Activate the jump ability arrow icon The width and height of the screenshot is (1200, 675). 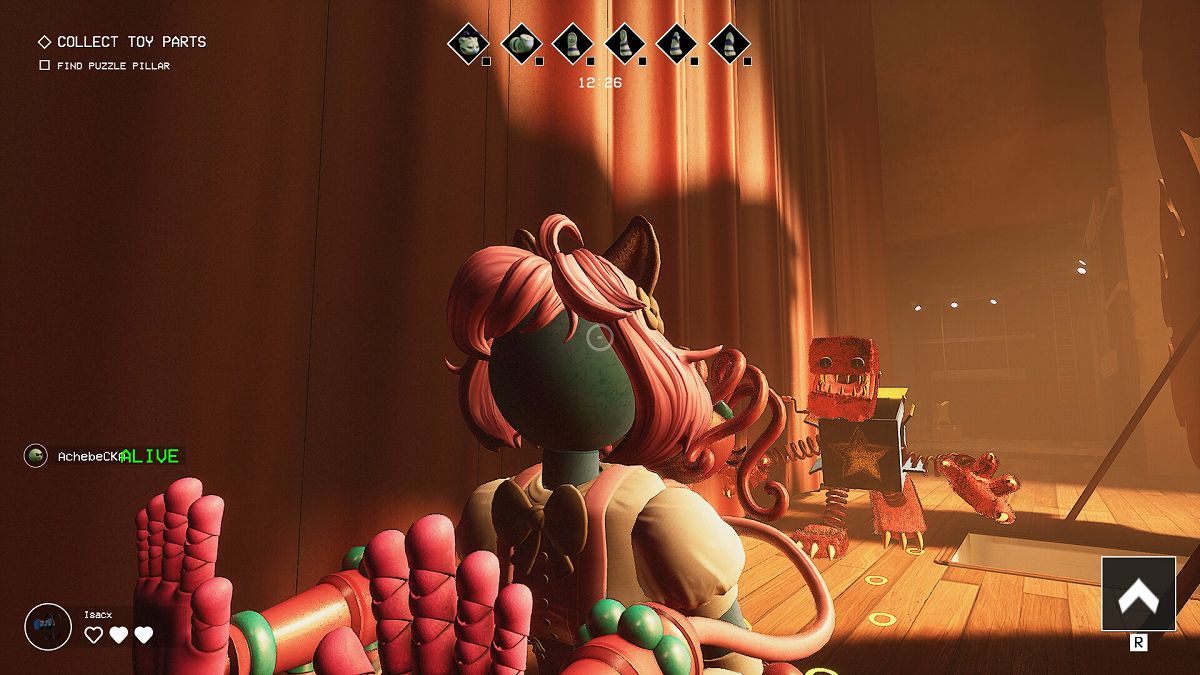[x=1138, y=594]
